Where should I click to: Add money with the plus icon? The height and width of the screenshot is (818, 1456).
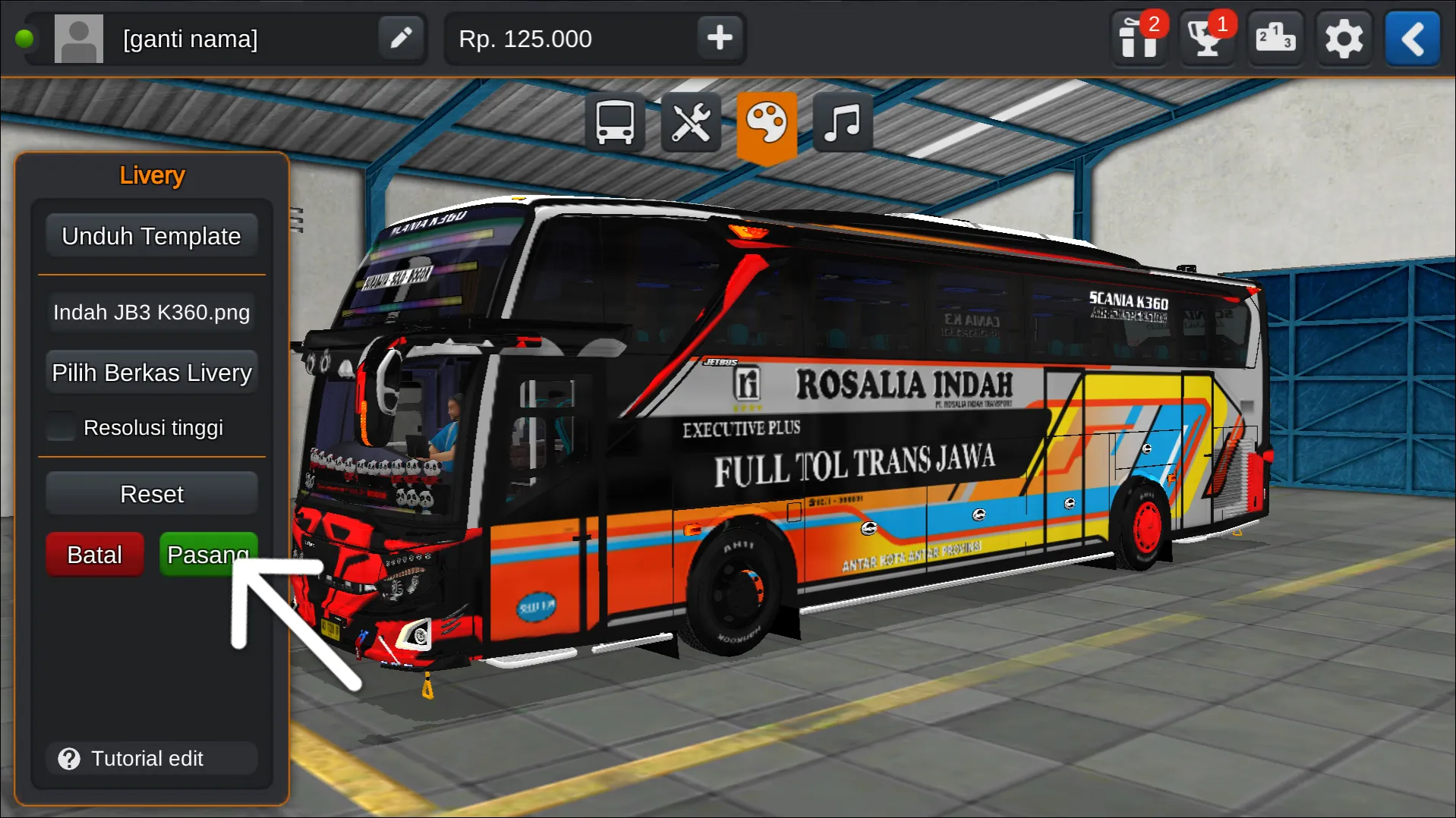(x=718, y=38)
